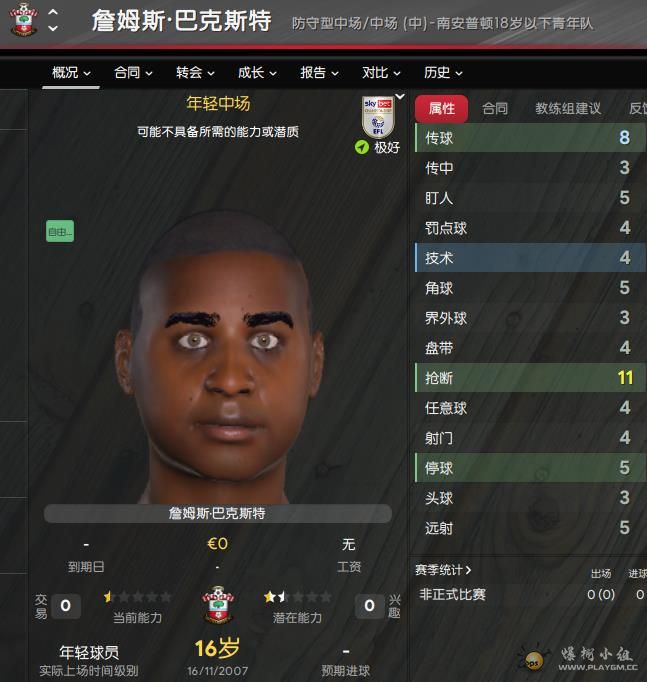
Task: Select the 传球 attribute row
Action: pos(528,138)
